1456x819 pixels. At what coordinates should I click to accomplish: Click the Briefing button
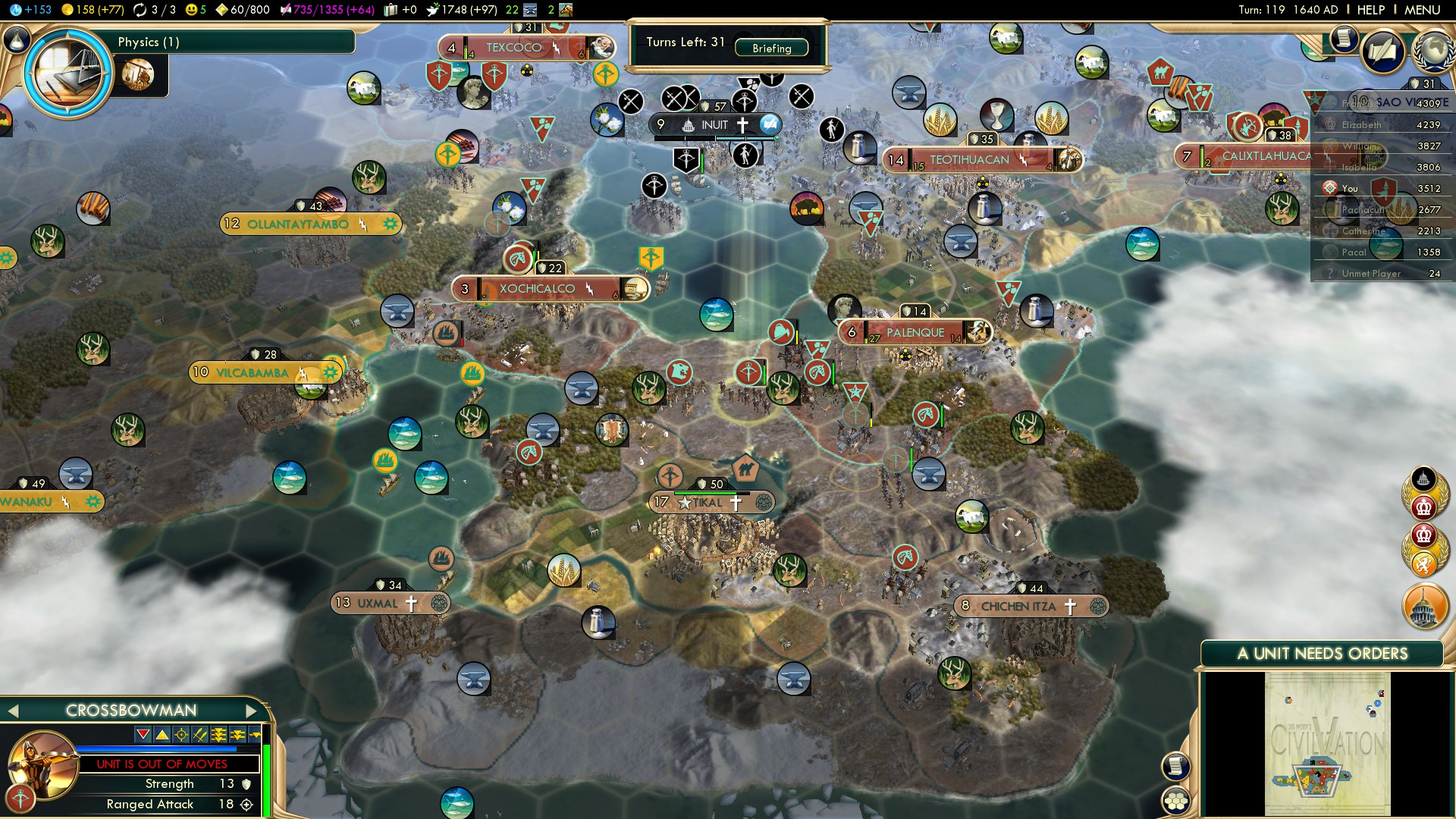coord(771,48)
